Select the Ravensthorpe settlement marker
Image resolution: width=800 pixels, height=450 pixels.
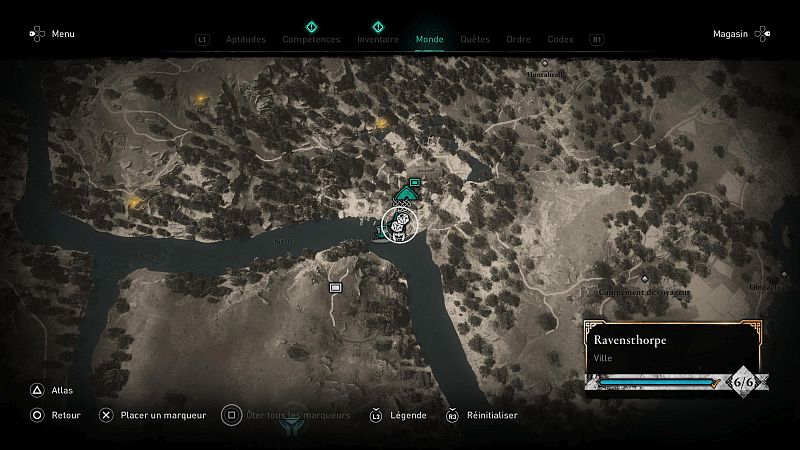pos(397,222)
